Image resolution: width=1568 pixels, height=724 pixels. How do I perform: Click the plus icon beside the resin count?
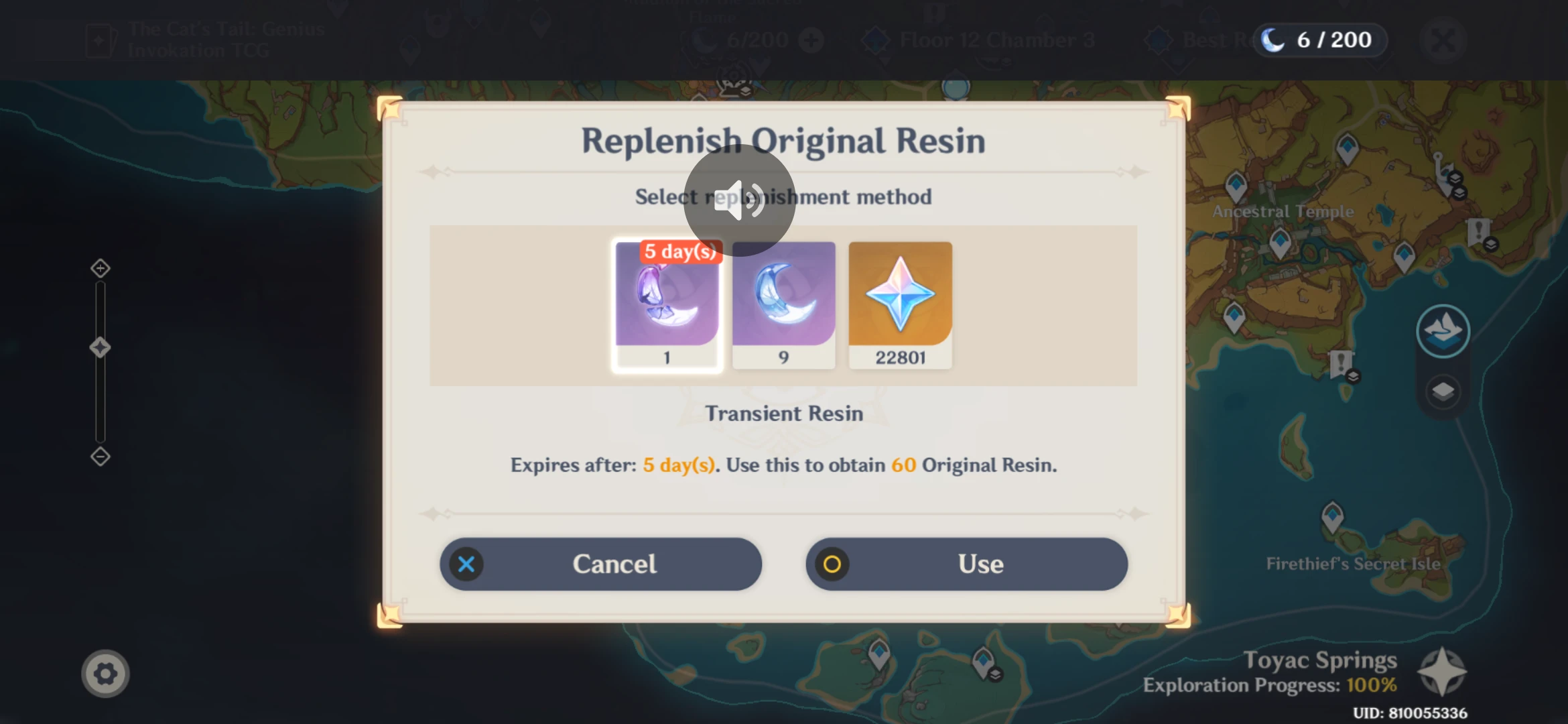(813, 40)
